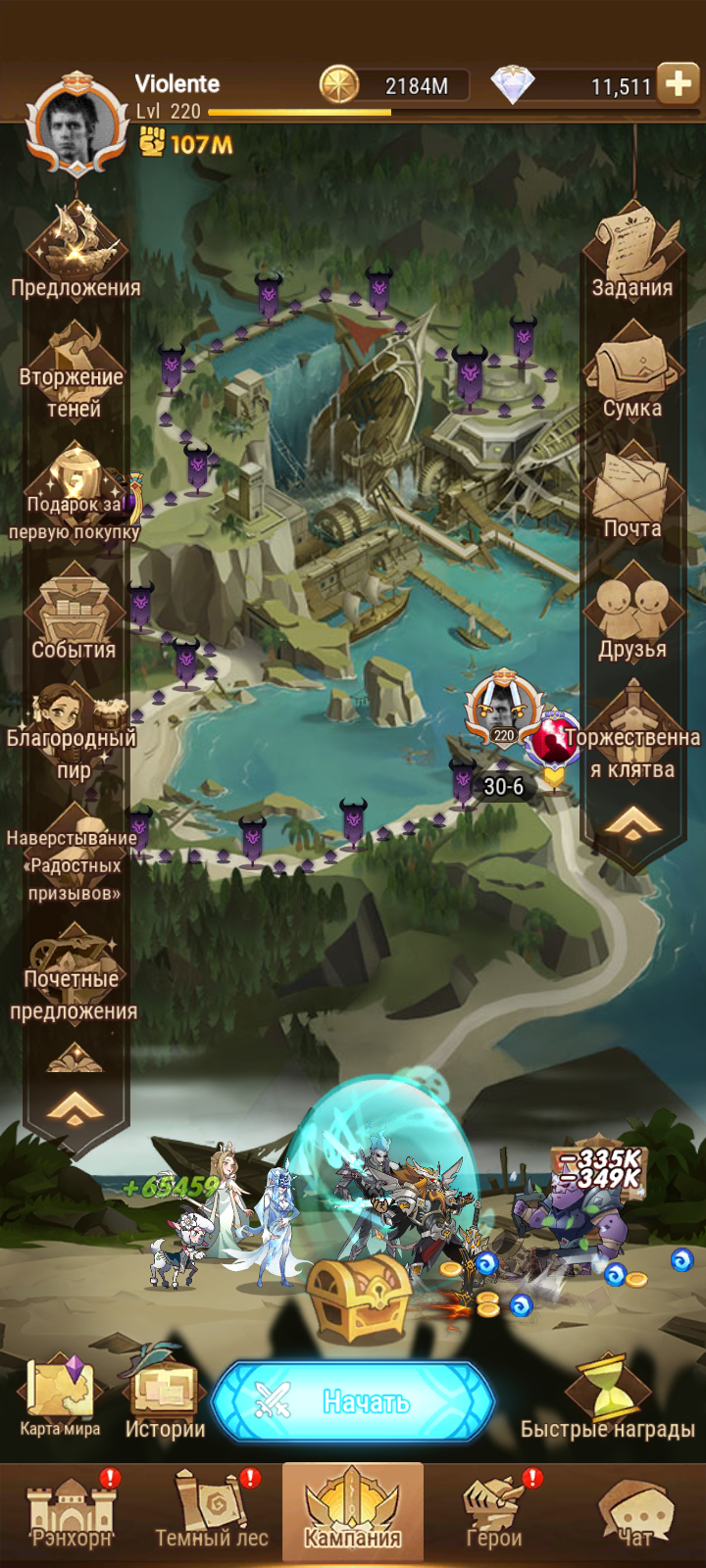Collect the golden treasure chest rewards
This screenshot has width=706, height=1568.
pyautogui.click(x=359, y=1296)
